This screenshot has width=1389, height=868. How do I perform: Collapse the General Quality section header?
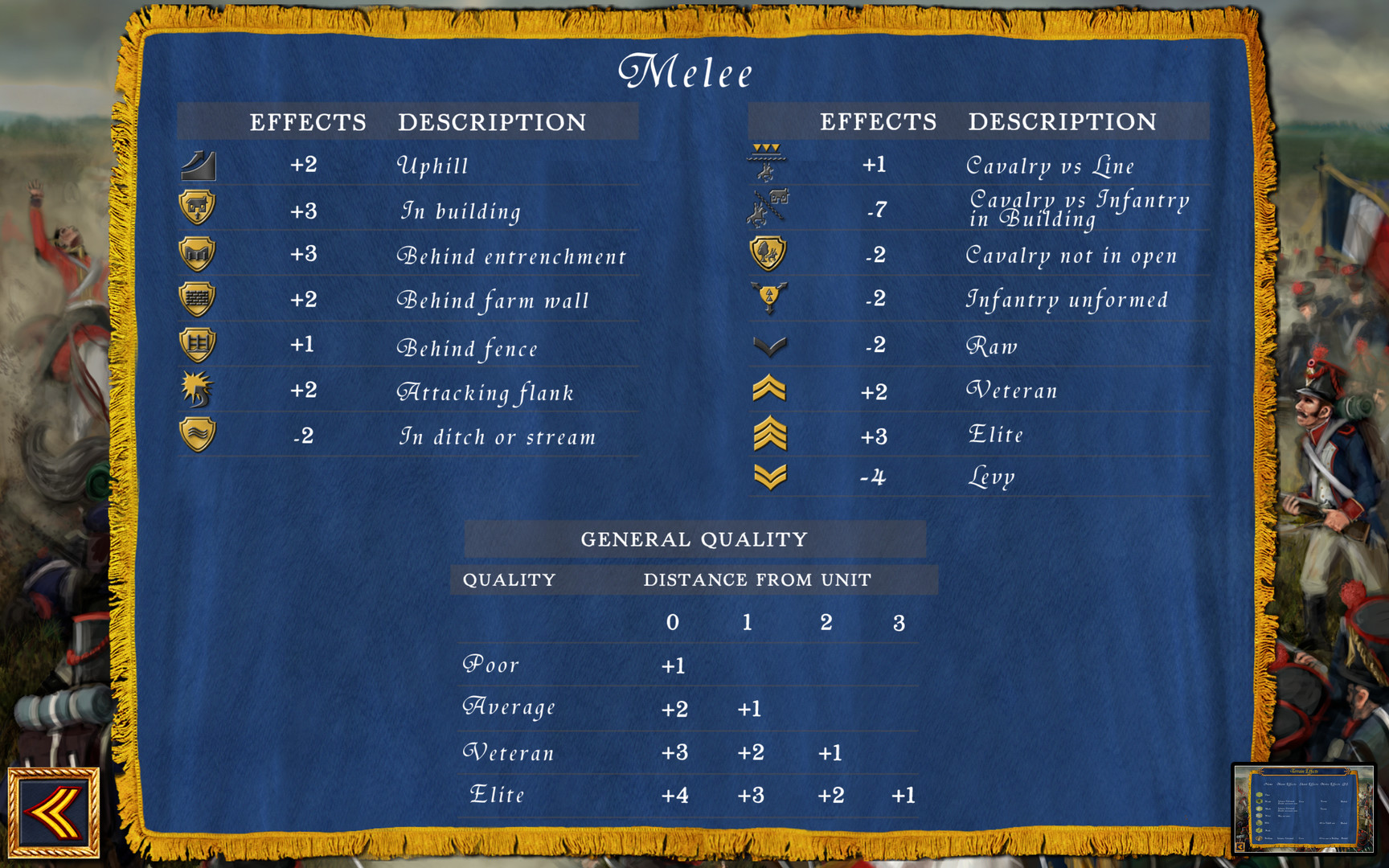click(x=694, y=538)
